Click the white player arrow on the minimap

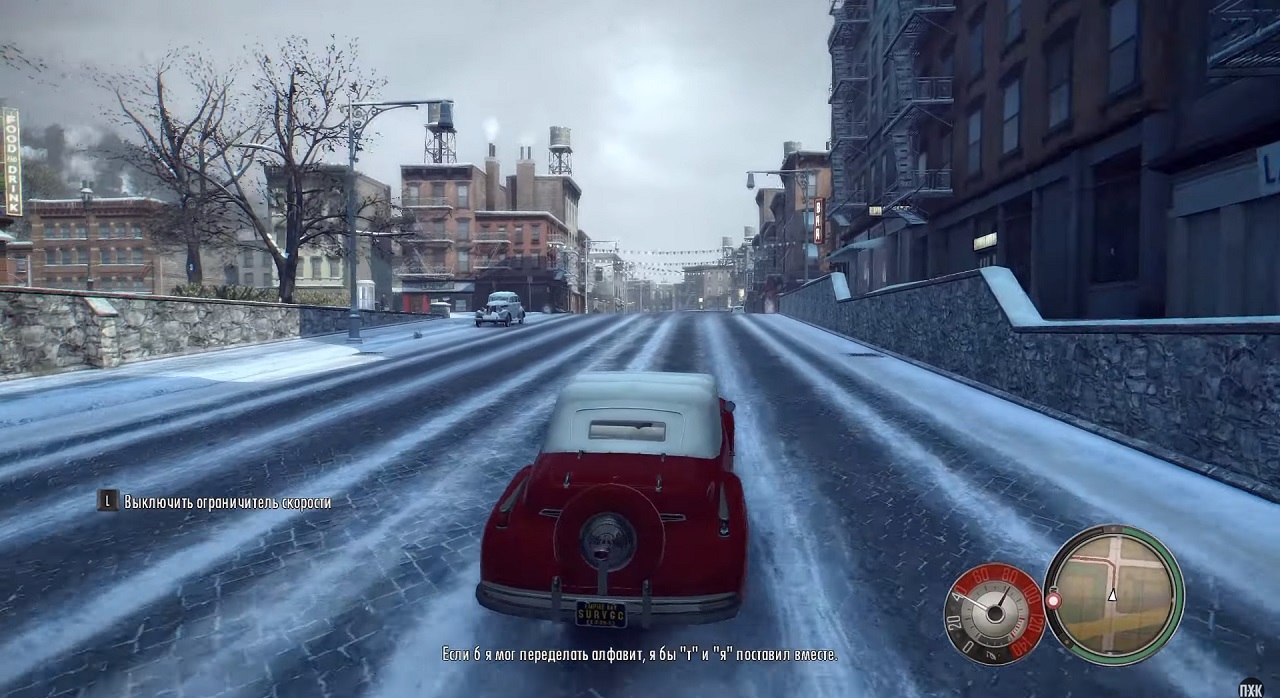(1112, 594)
